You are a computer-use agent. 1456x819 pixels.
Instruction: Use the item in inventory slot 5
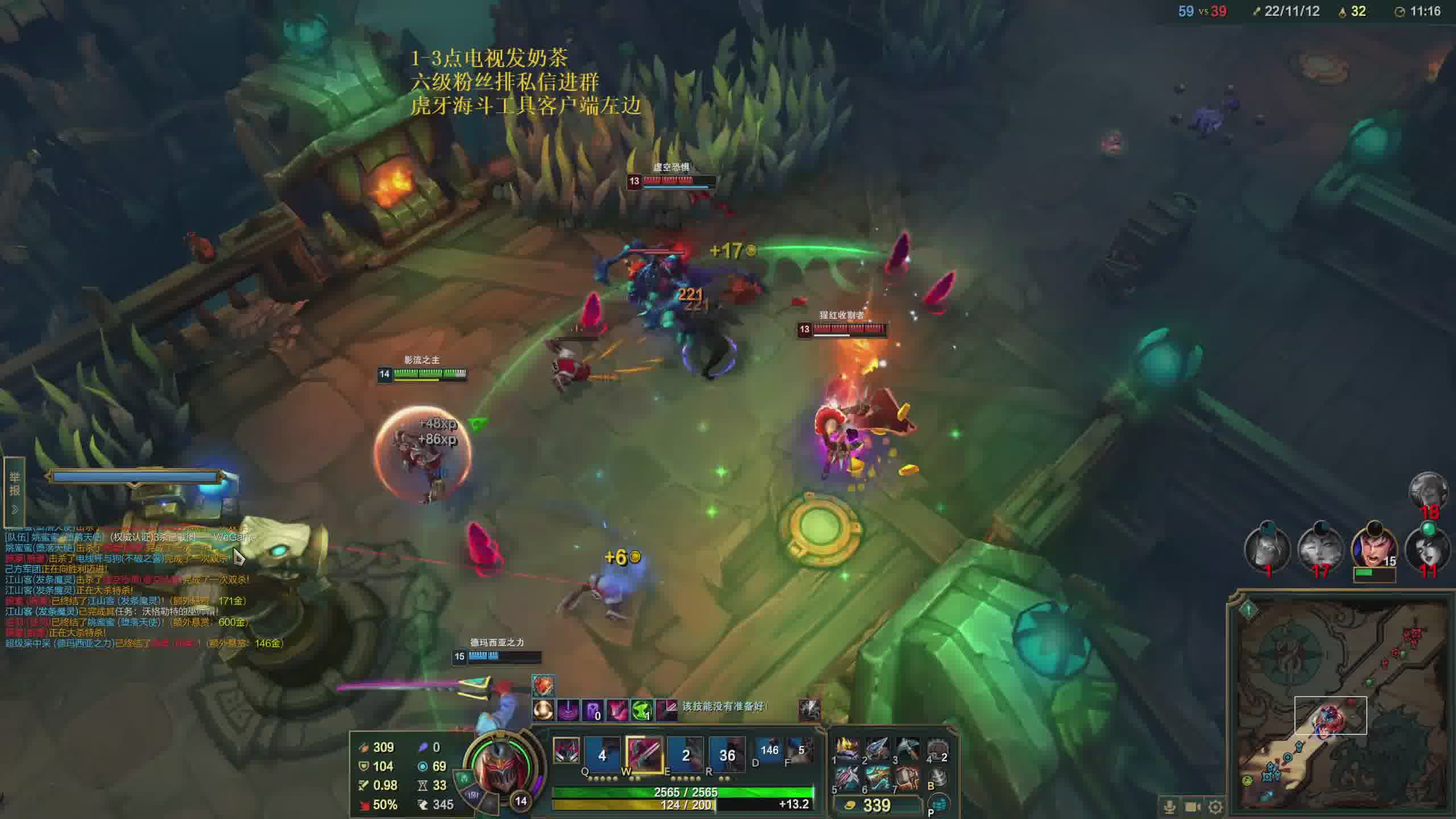pyautogui.click(x=847, y=779)
